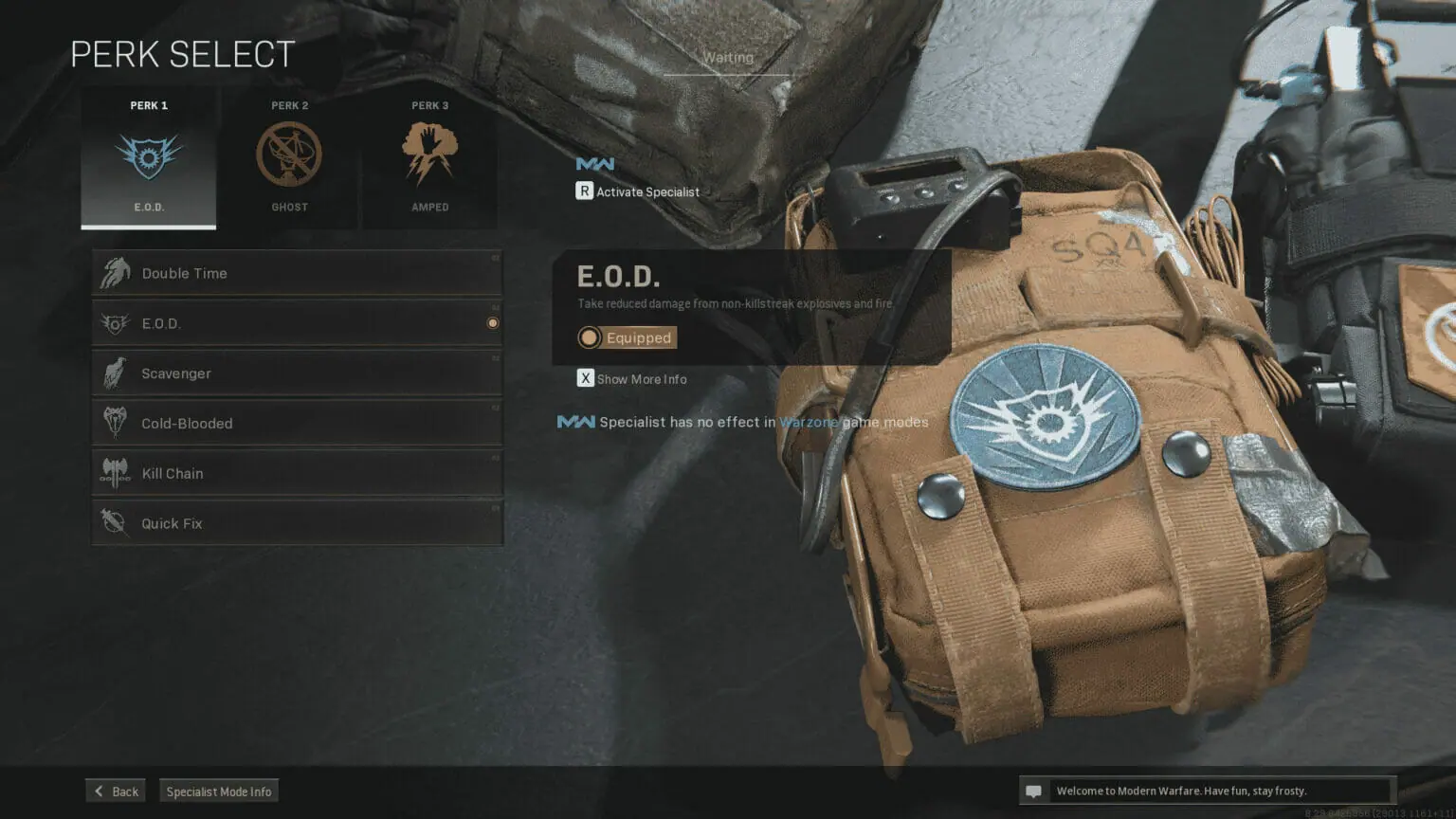The width and height of the screenshot is (1456, 819).
Task: Choose the Double Time perk
Action: [297, 273]
